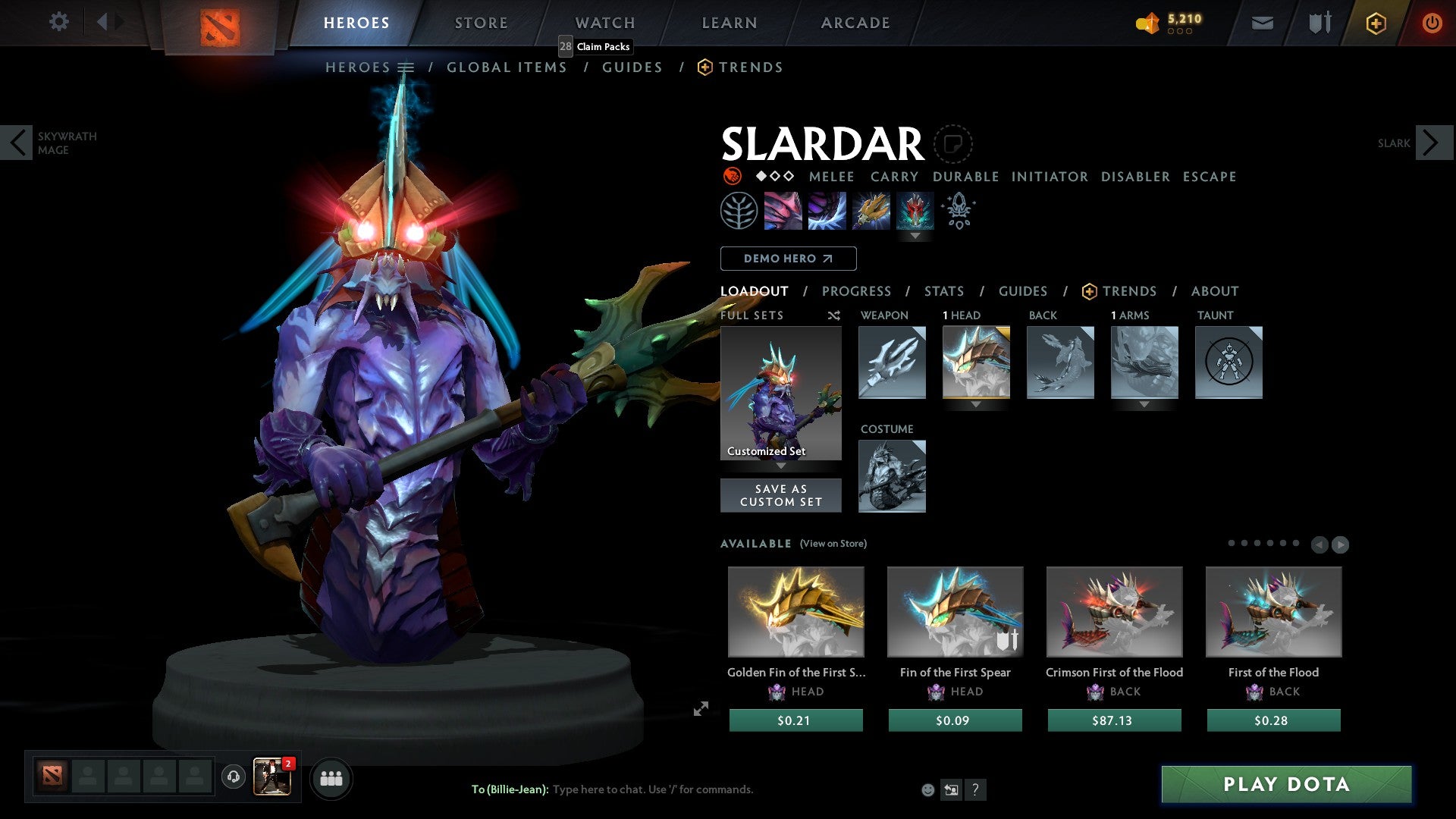Click the expand arrows near the hero portrait
The width and height of the screenshot is (1456, 819).
[x=701, y=709]
